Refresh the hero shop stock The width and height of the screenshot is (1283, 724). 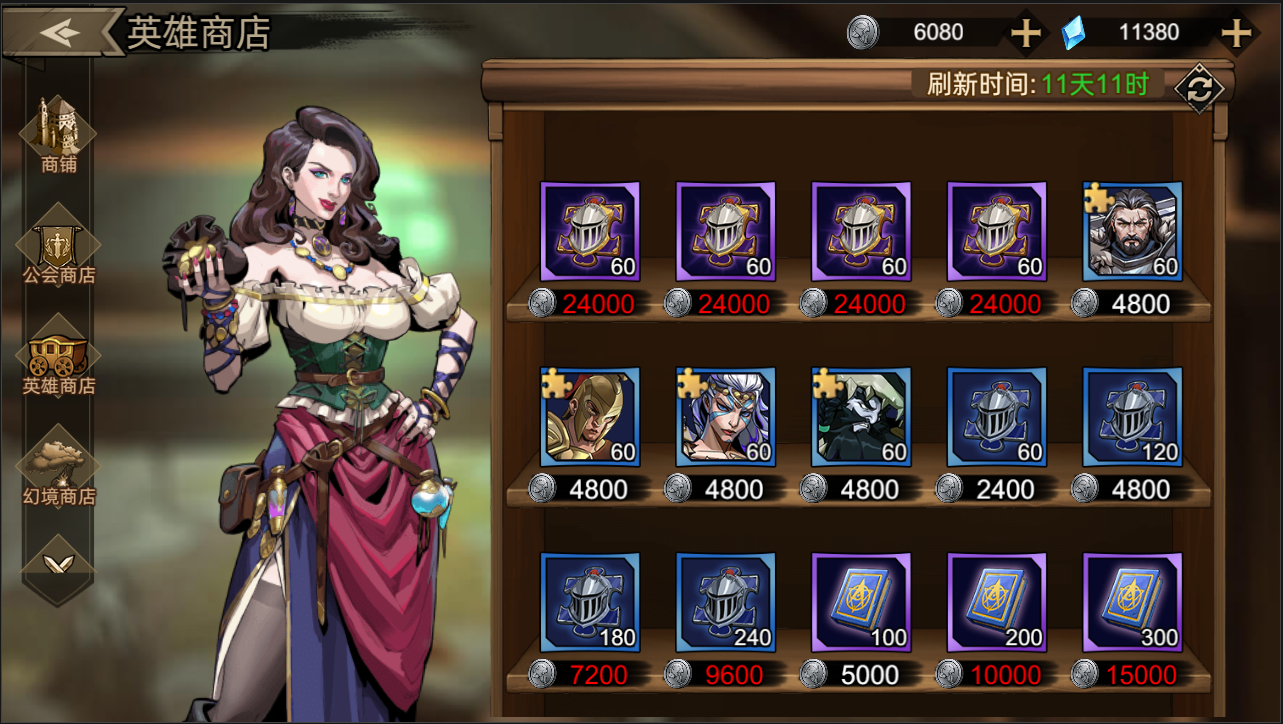click(1198, 89)
